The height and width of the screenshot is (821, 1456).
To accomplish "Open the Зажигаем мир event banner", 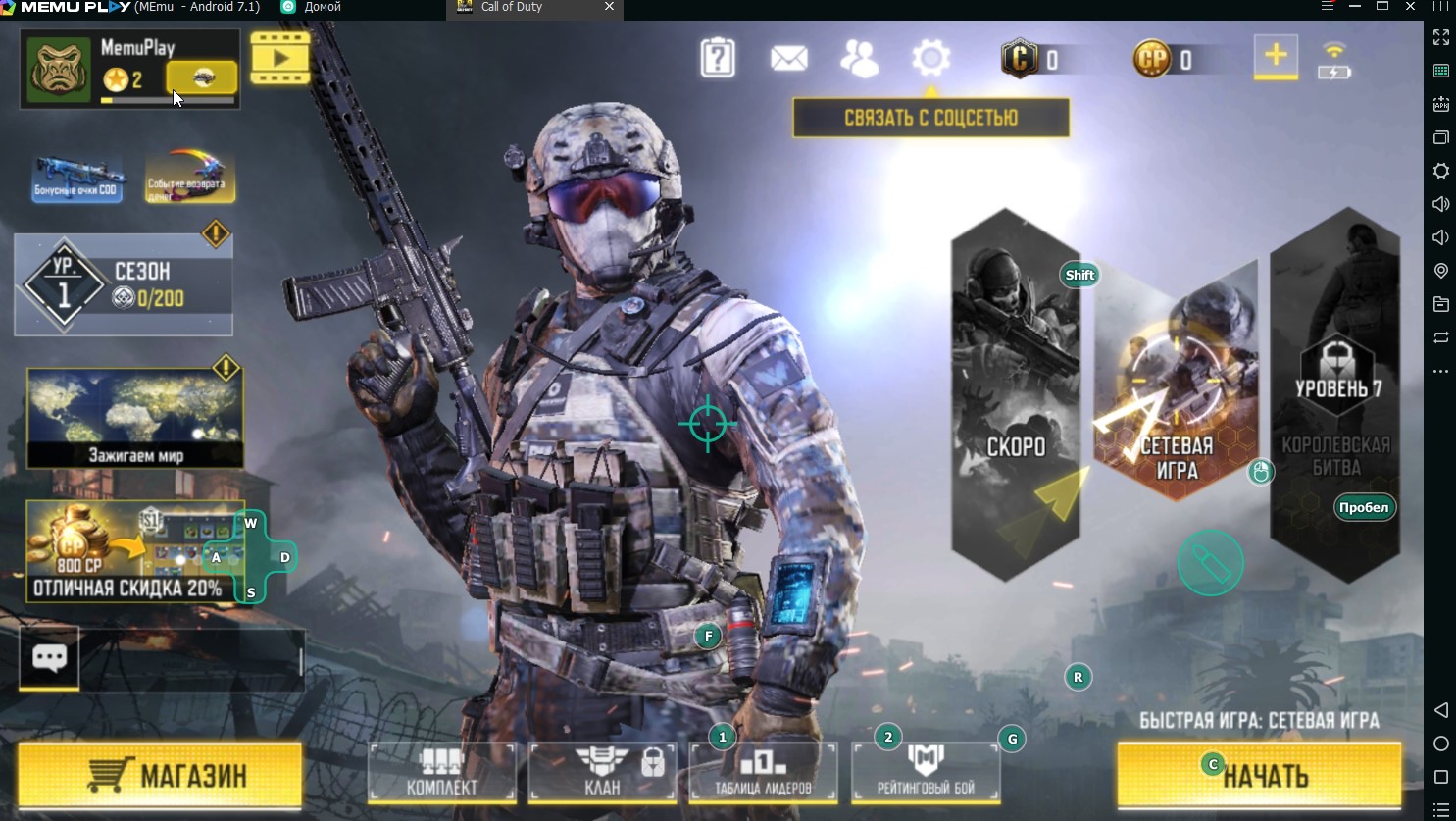I will pyautogui.click(x=135, y=418).
